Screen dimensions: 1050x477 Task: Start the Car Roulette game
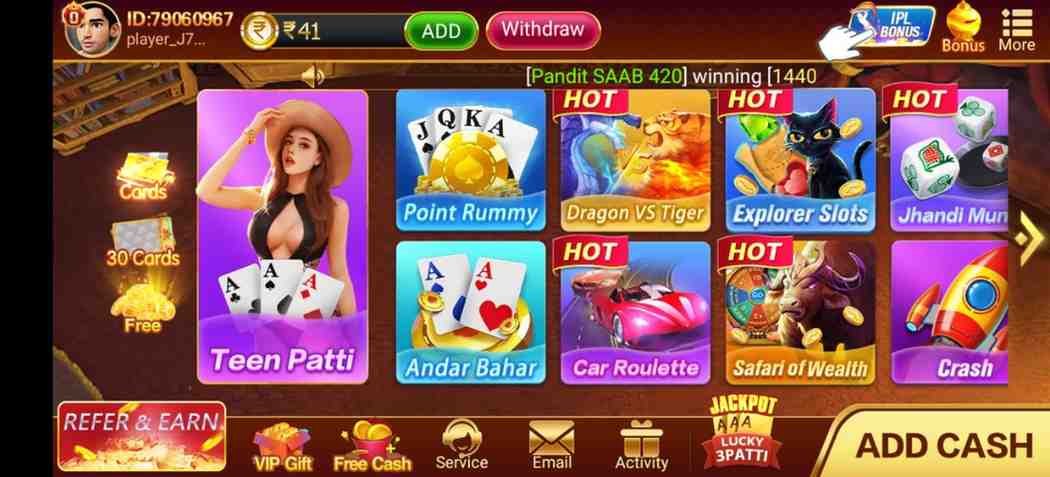point(635,312)
